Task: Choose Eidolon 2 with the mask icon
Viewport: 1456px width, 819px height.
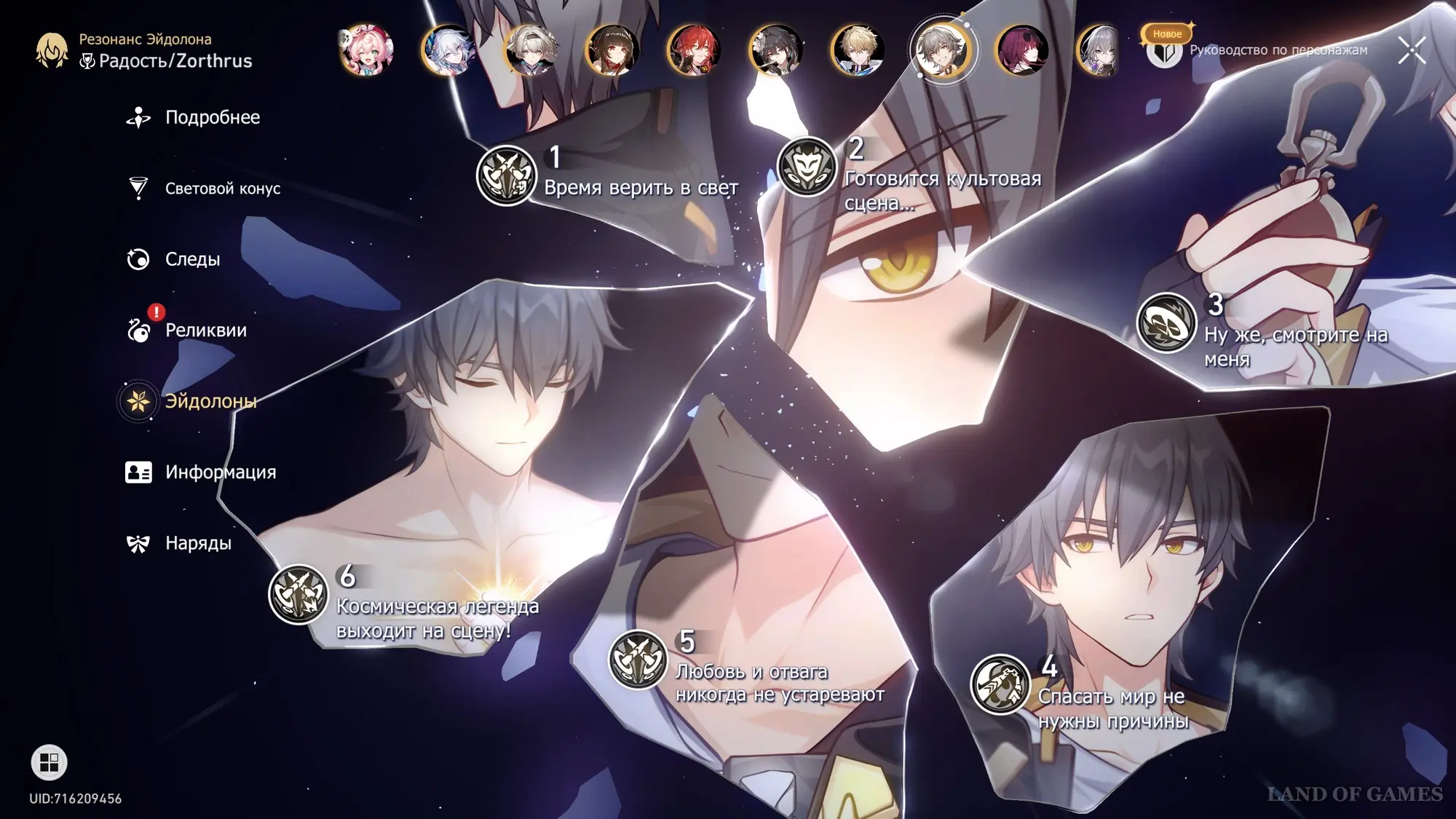Action: [x=807, y=167]
